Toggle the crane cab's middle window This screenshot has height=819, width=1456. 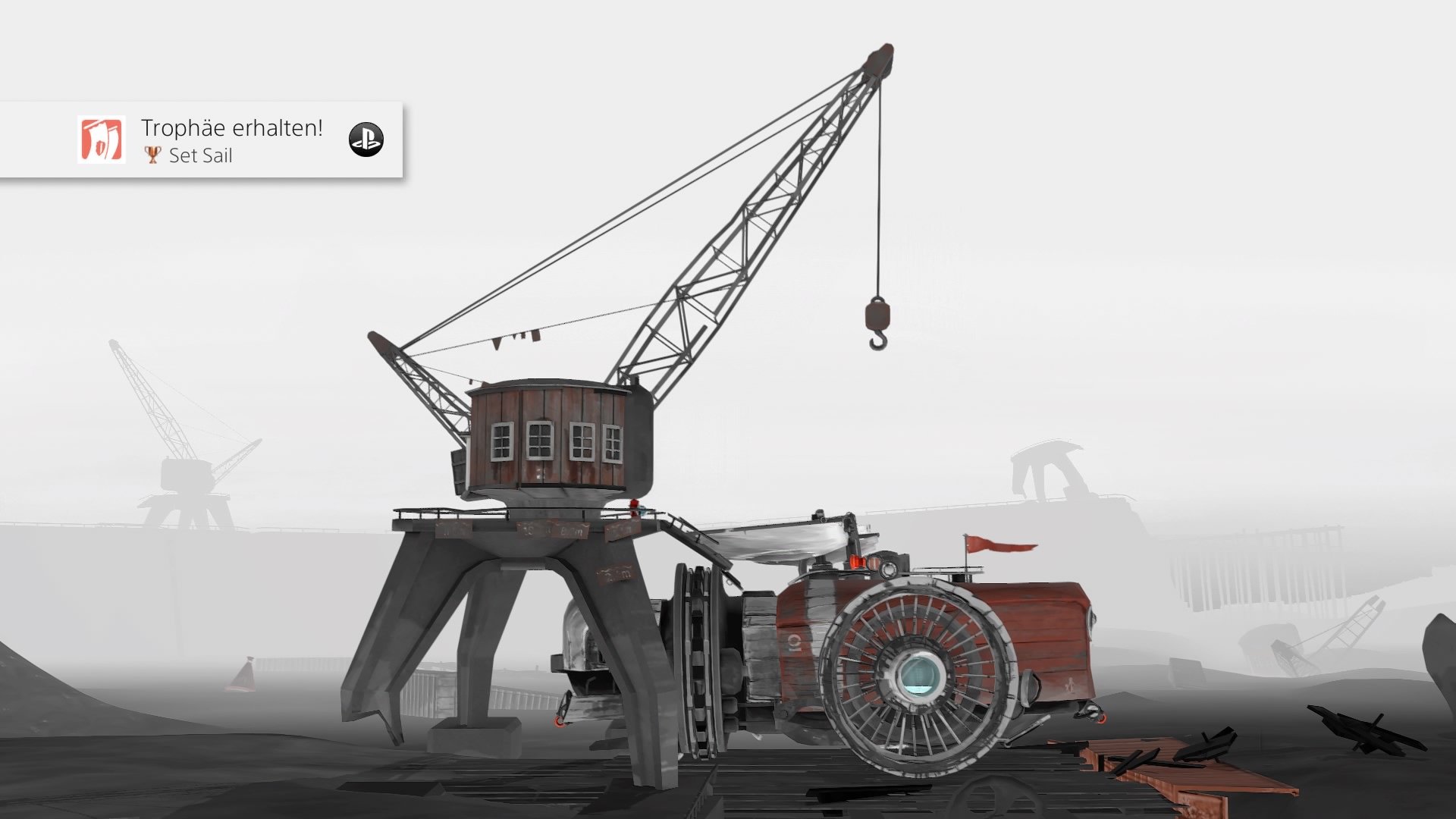tap(539, 440)
